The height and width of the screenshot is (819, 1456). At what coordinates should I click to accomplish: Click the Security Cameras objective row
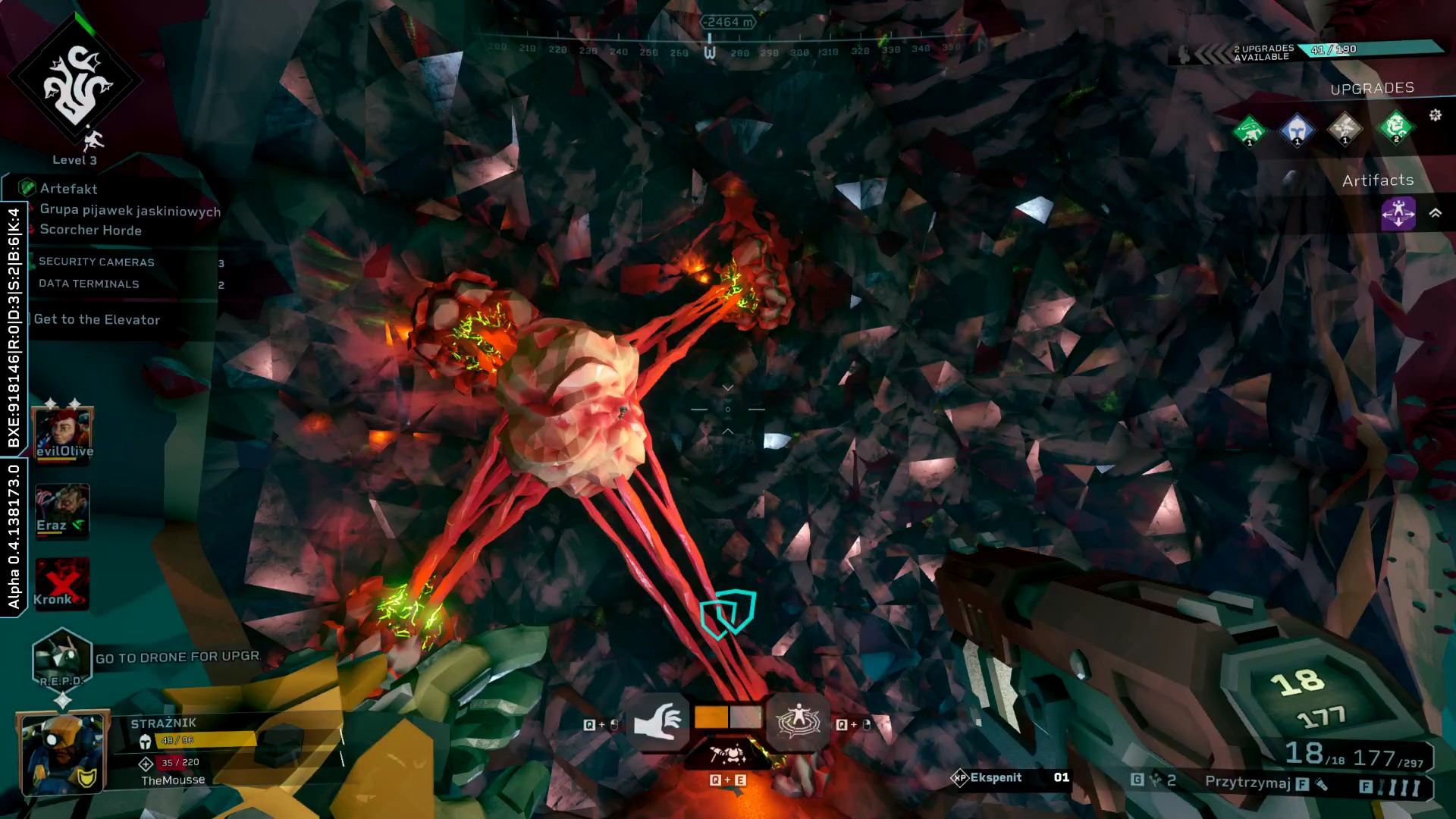[x=96, y=262]
